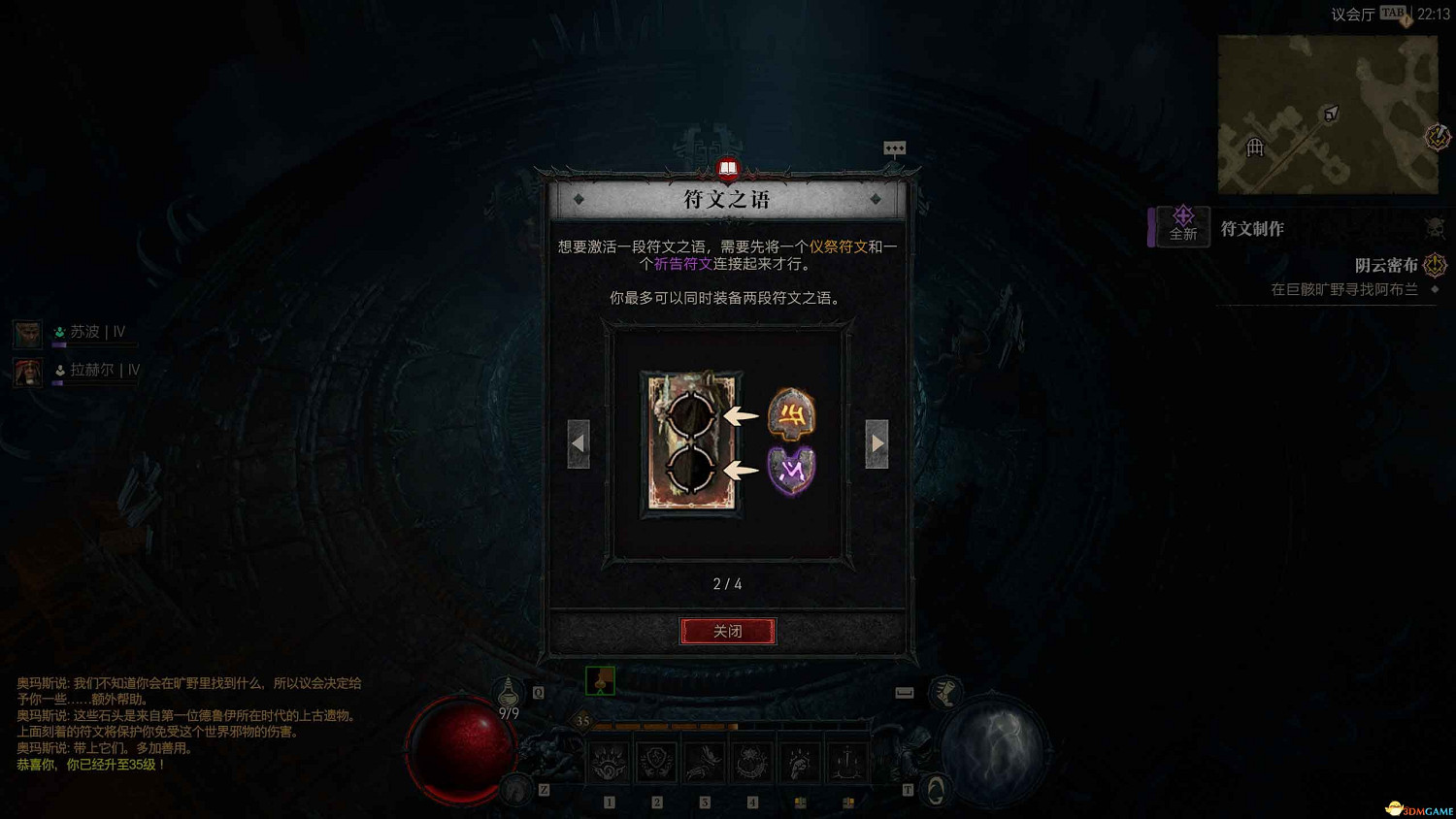1456x819 pixels.
Task: Click the book icon atop the 符文之语 dialog
Action: click(x=728, y=169)
